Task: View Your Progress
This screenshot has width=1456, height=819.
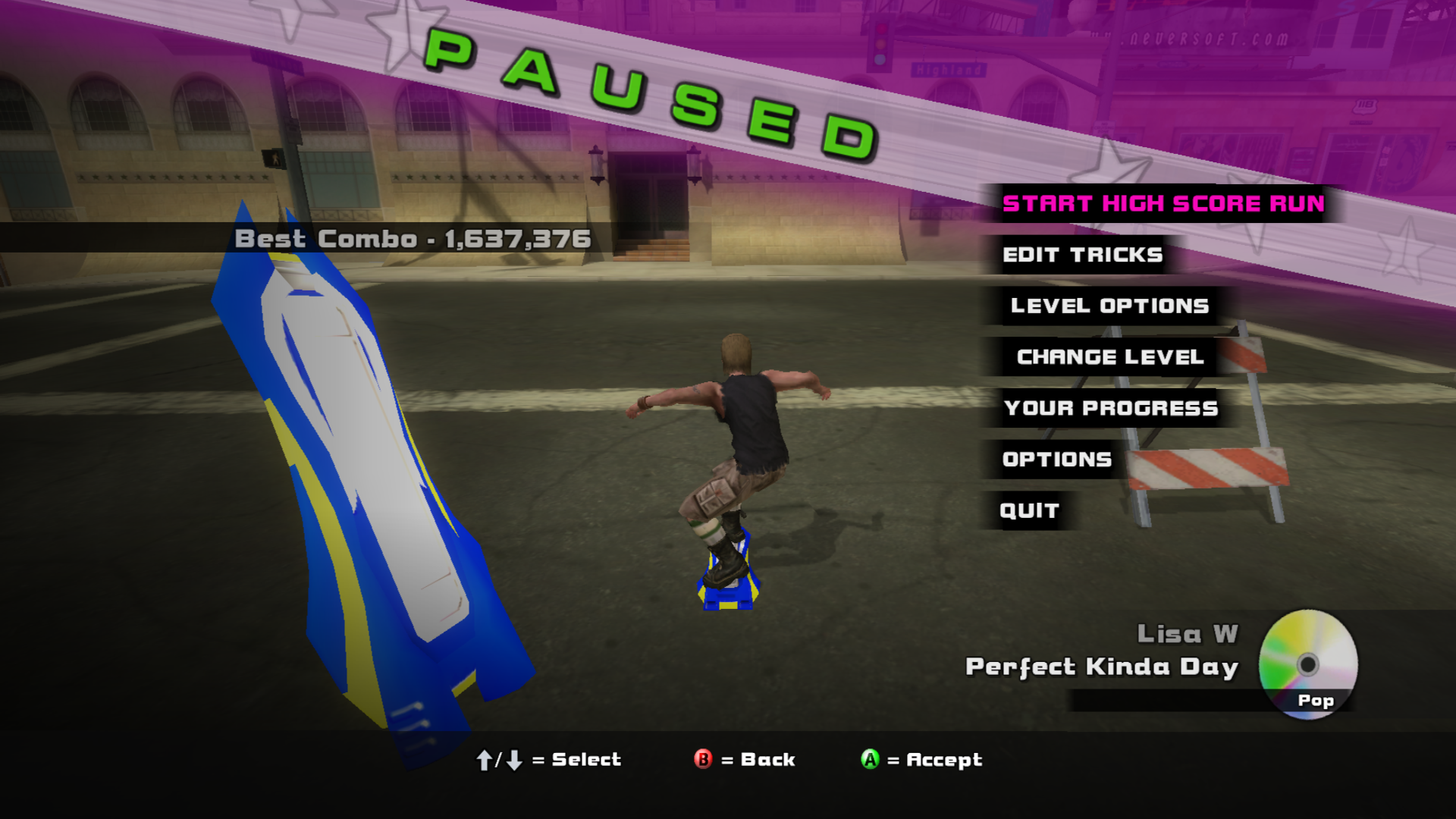Action: pos(1111,408)
